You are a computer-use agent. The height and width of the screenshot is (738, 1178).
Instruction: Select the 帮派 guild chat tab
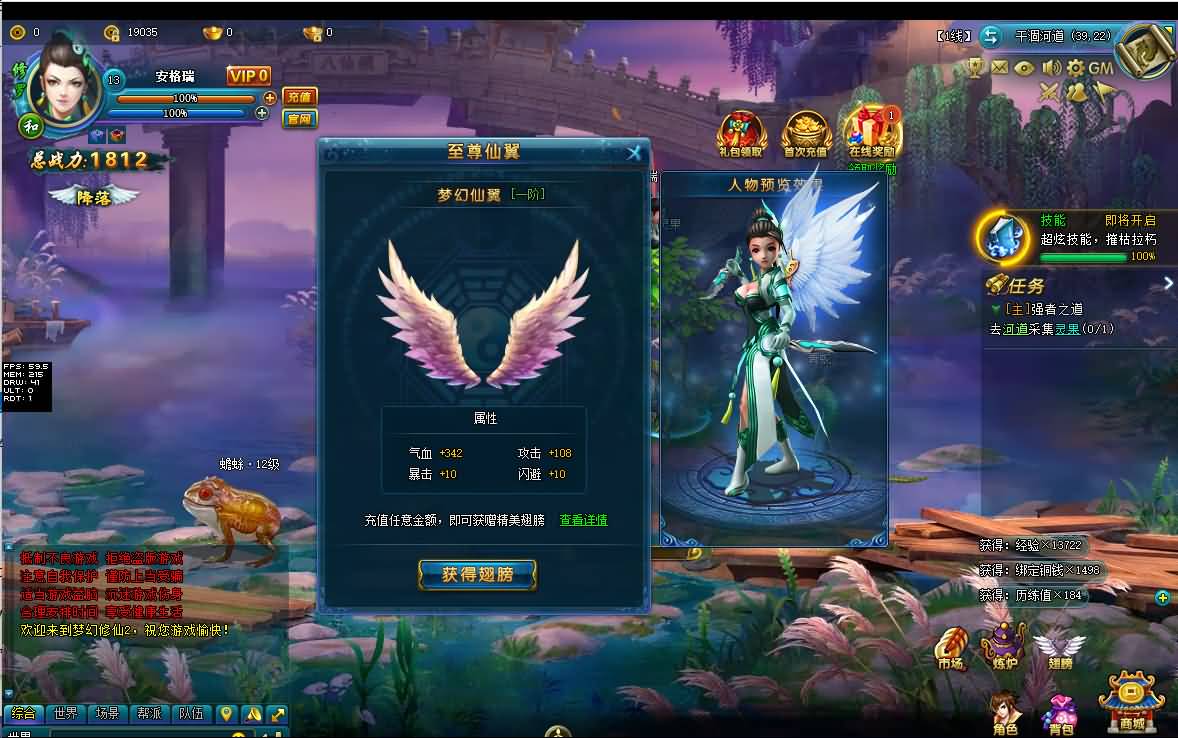[149, 714]
